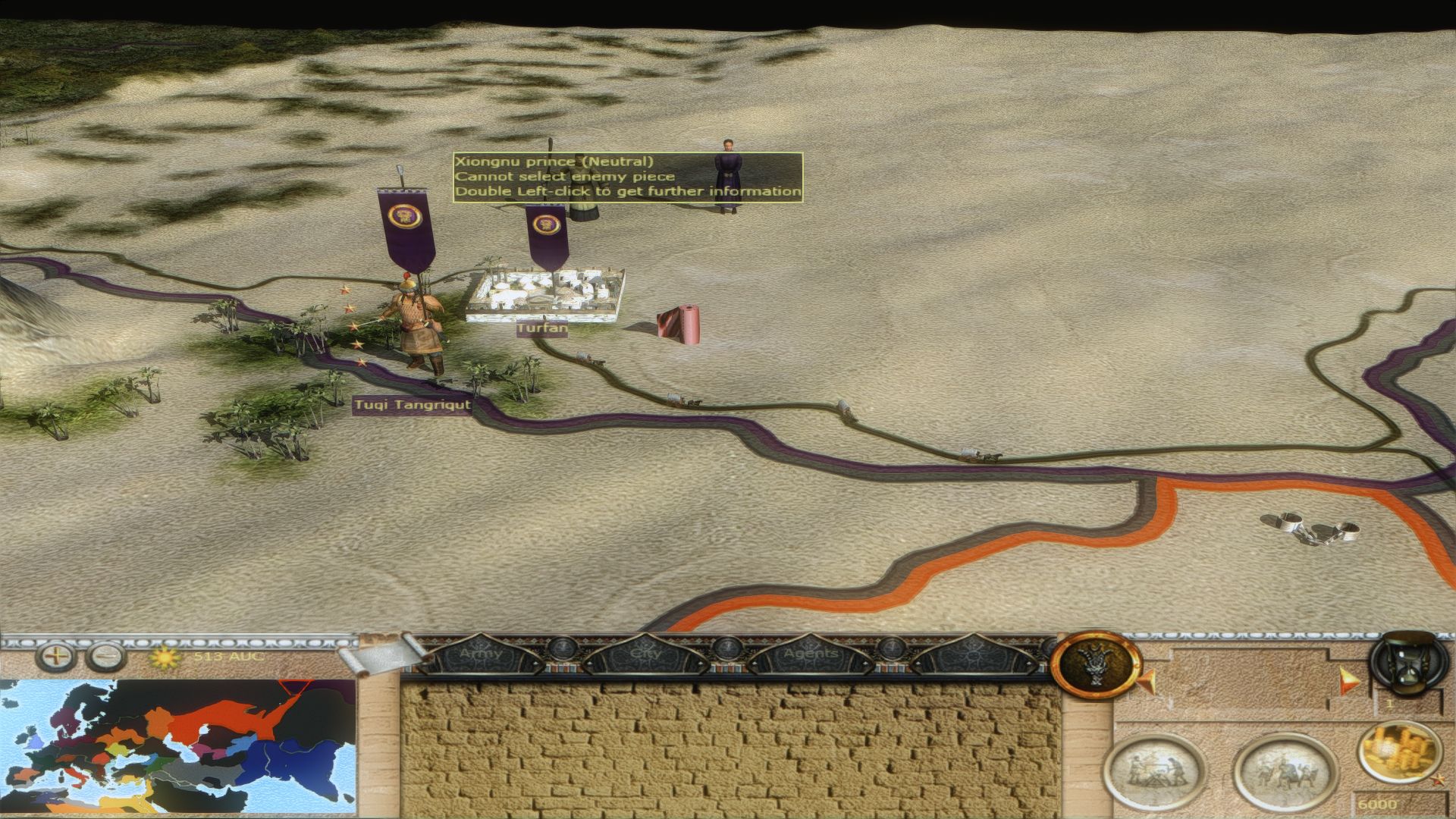Switch to the Agents tab

pos(810,654)
